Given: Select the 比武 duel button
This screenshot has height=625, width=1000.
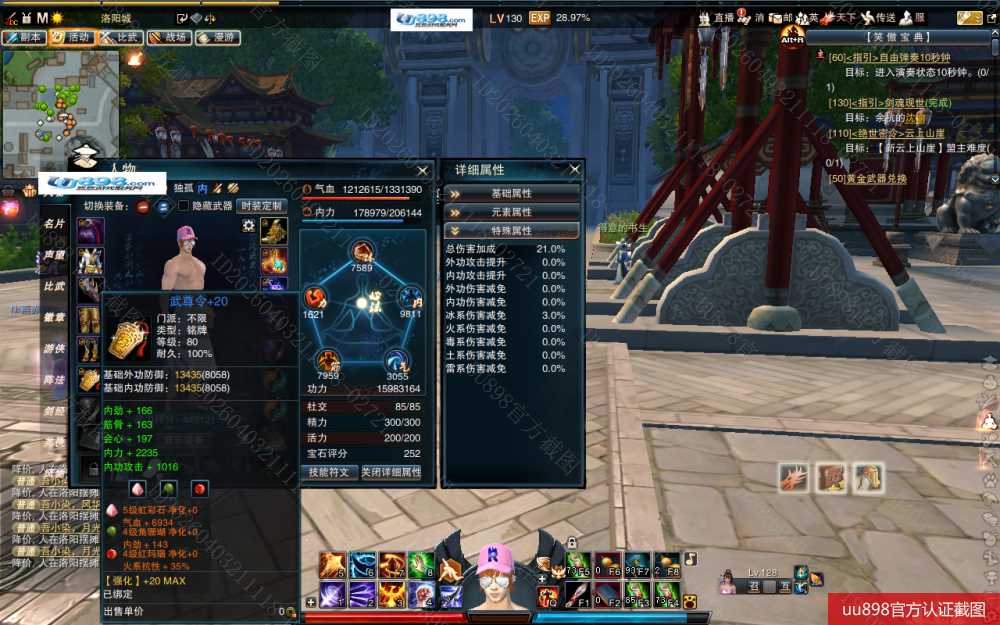Looking at the screenshot, I should click(120, 37).
